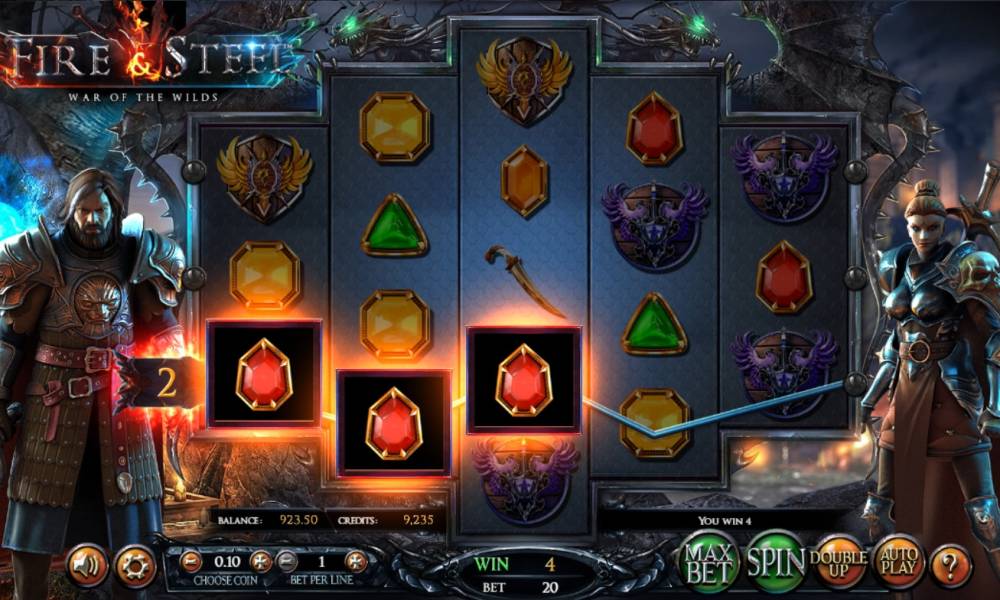This screenshot has width=1000, height=600.
Task: Spin the reels with the SPIN button
Action: pyautogui.click(x=776, y=562)
